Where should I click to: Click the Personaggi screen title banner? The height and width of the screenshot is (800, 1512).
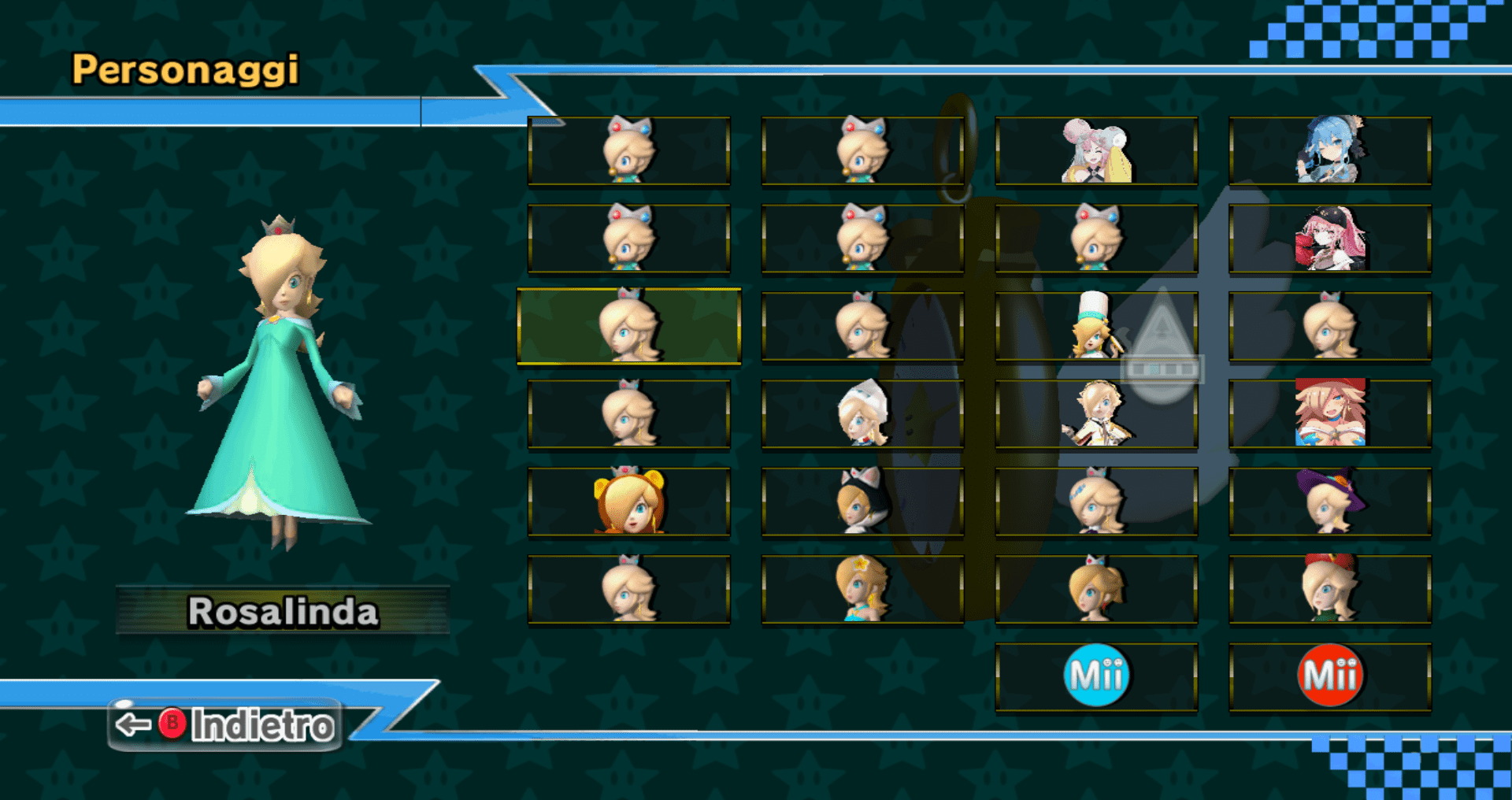point(185,71)
